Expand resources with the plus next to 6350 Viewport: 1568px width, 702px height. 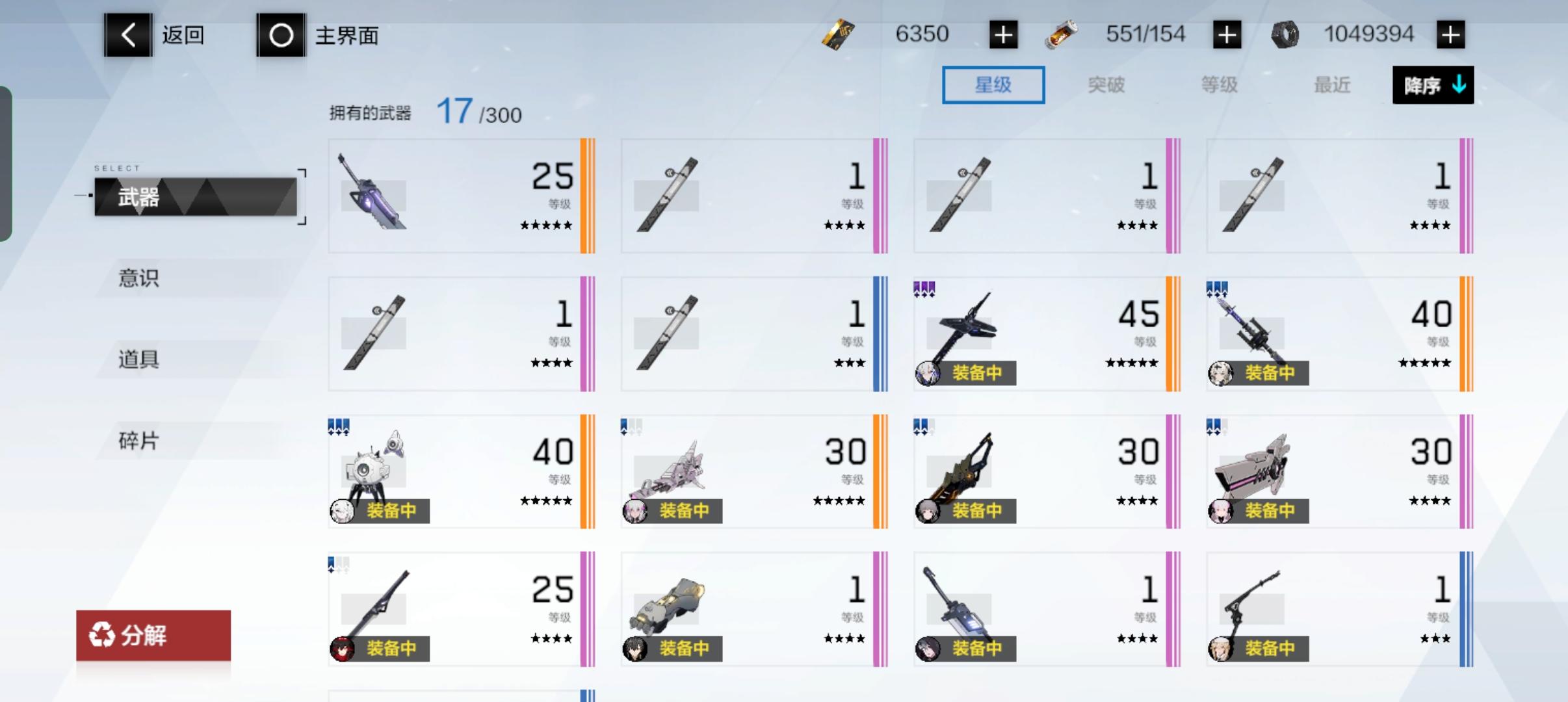[1003, 34]
